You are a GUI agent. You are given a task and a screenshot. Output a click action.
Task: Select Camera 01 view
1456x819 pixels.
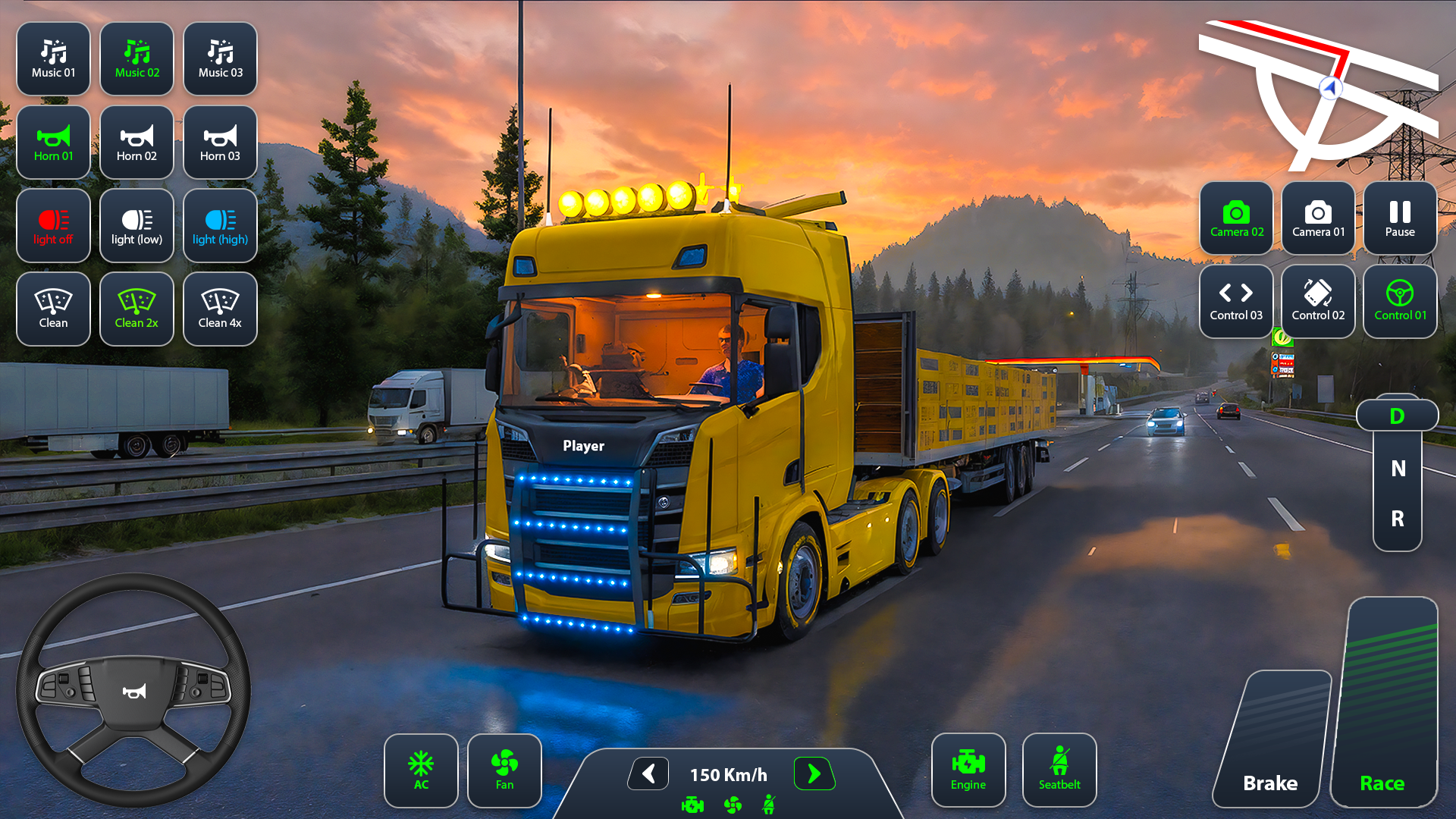pos(1318,218)
